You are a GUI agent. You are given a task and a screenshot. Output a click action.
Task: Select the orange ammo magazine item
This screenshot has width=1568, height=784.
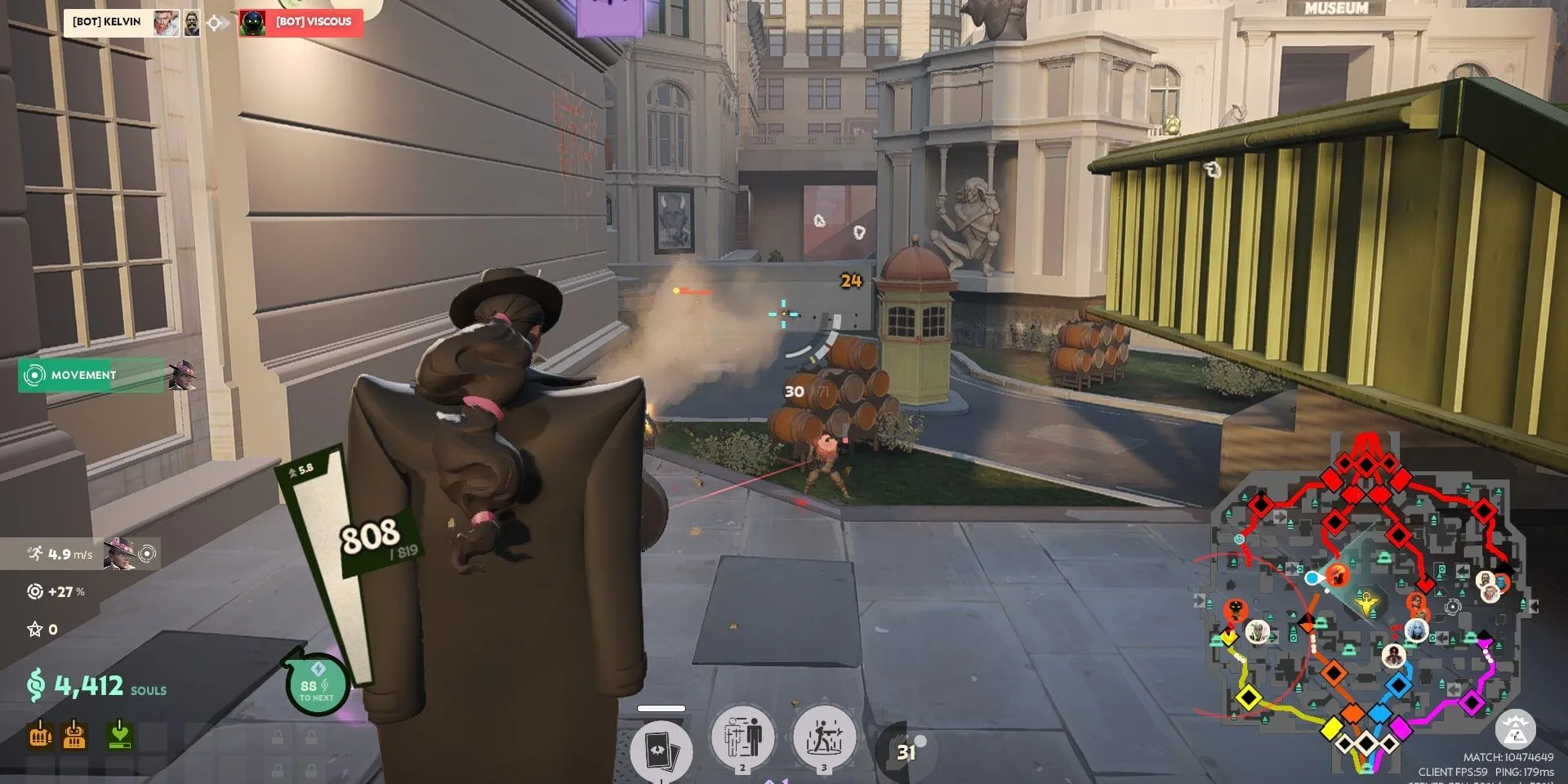point(40,735)
